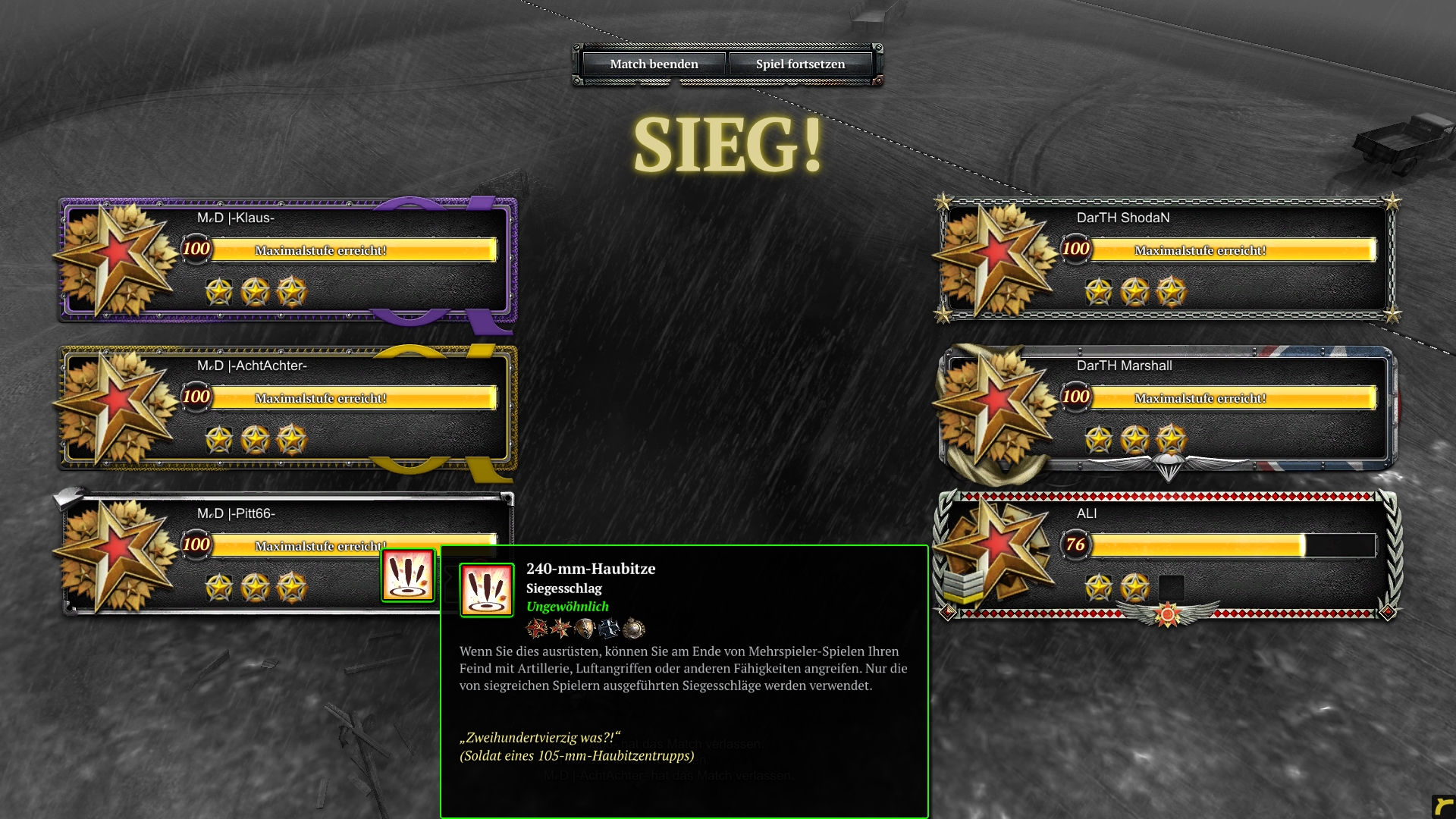Click the Match beenden button
The image size is (1456, 819).
[x=654, y=64]
